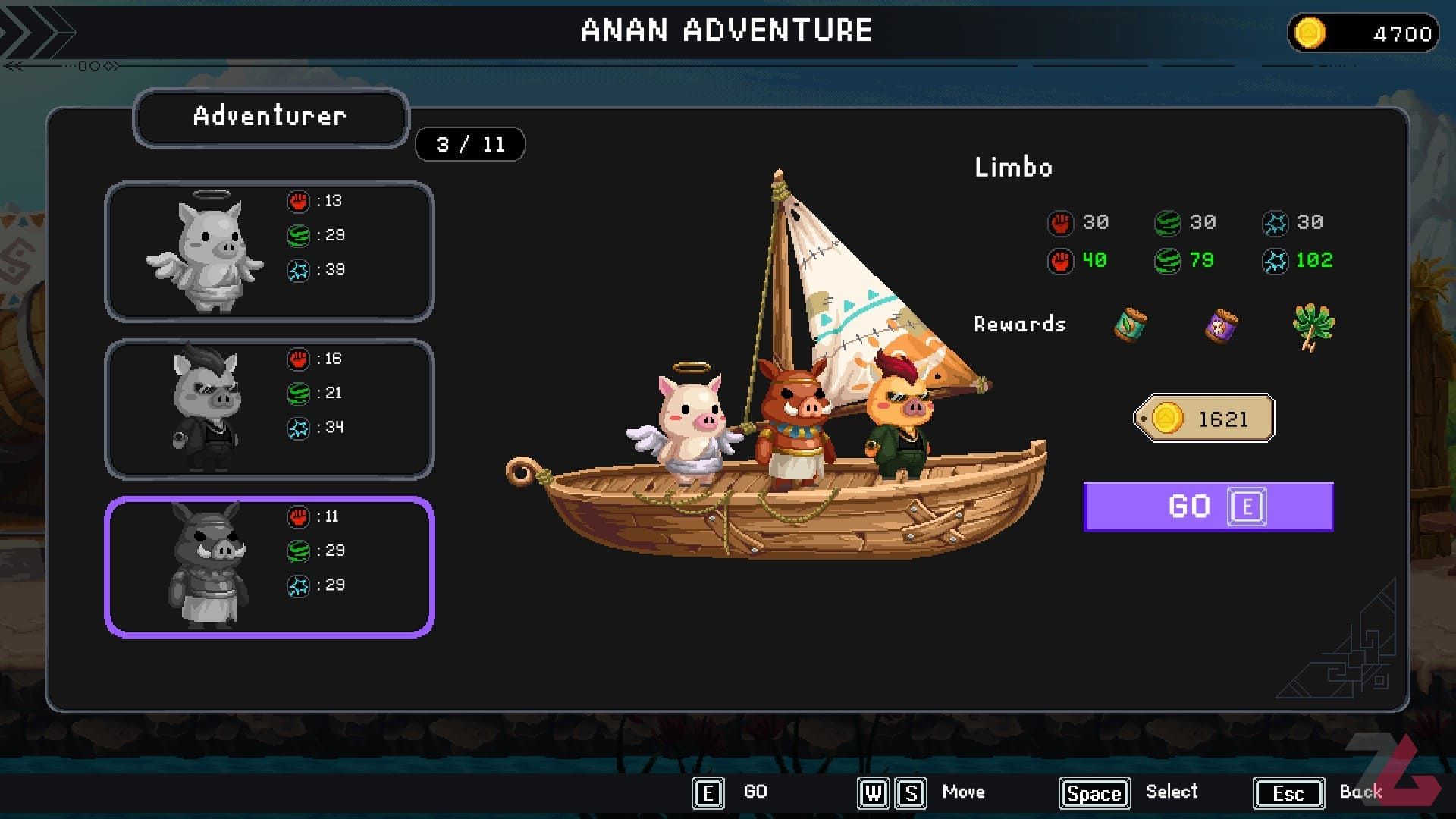
Task: Open the Adventurer tab
Action: [271, 118]
